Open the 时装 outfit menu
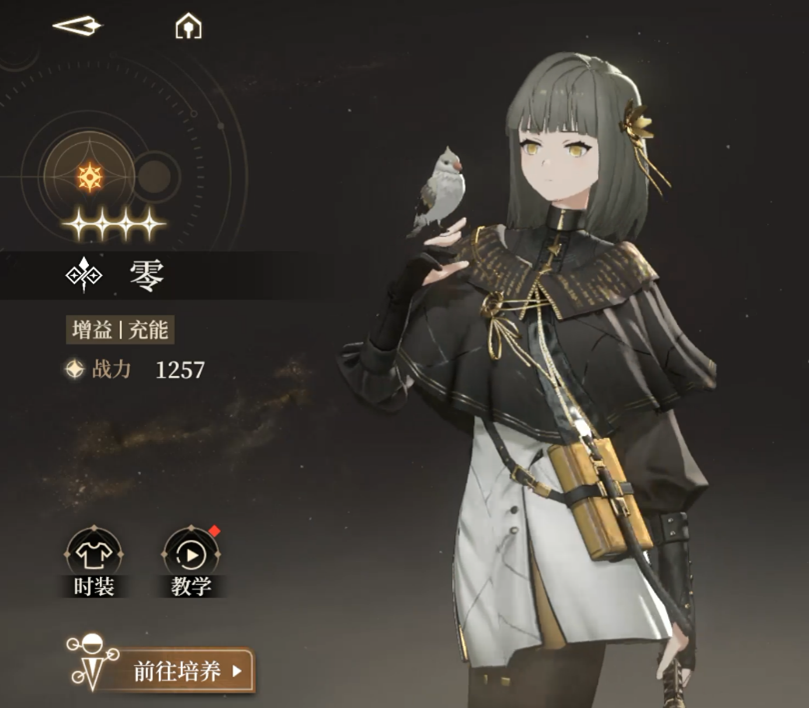The height and width of the screenshot is (708, 809). [x=94, y=553]
